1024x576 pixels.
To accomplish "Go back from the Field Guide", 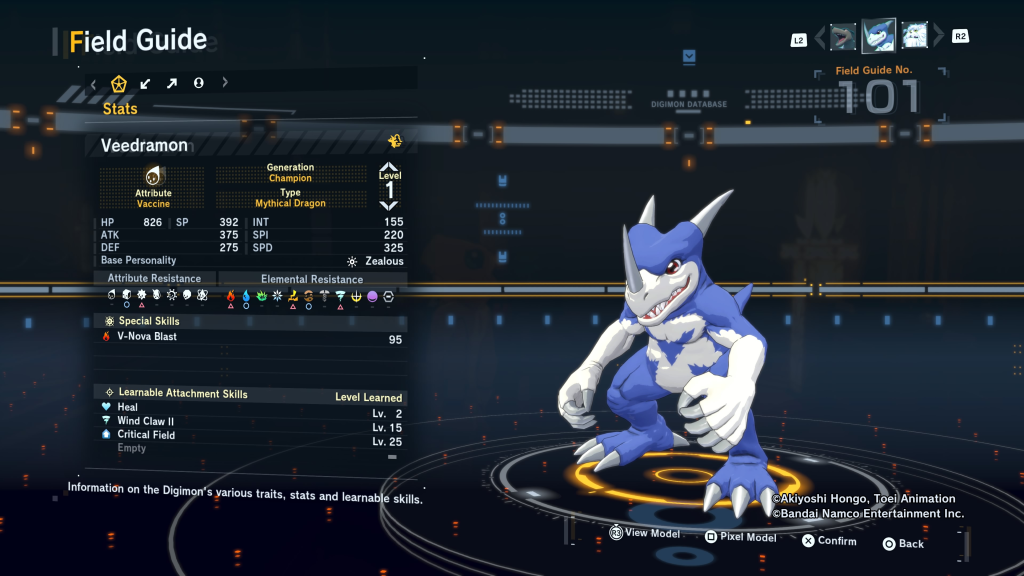I will click(x=903, y=544).
